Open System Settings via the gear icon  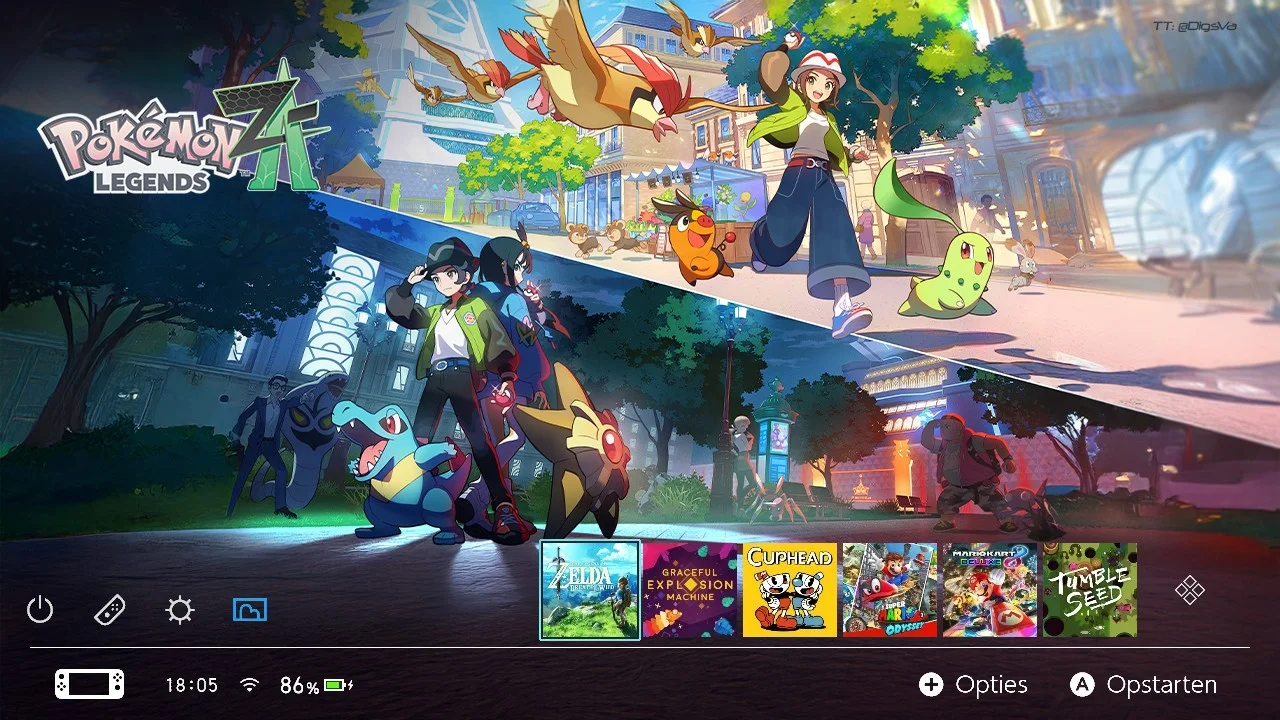point(180,609)
